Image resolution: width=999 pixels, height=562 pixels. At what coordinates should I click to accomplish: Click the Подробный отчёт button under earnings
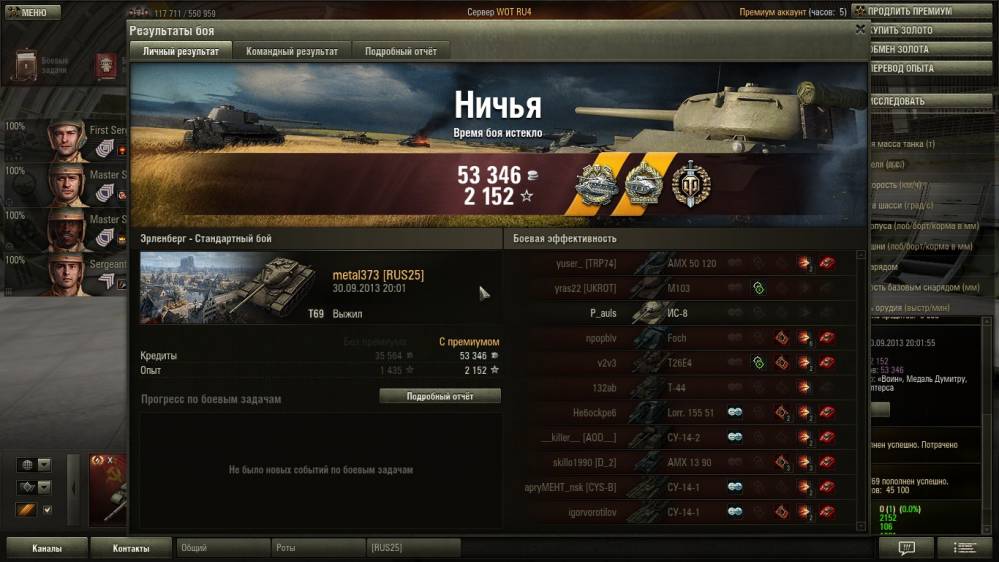(x=440, y=396)
